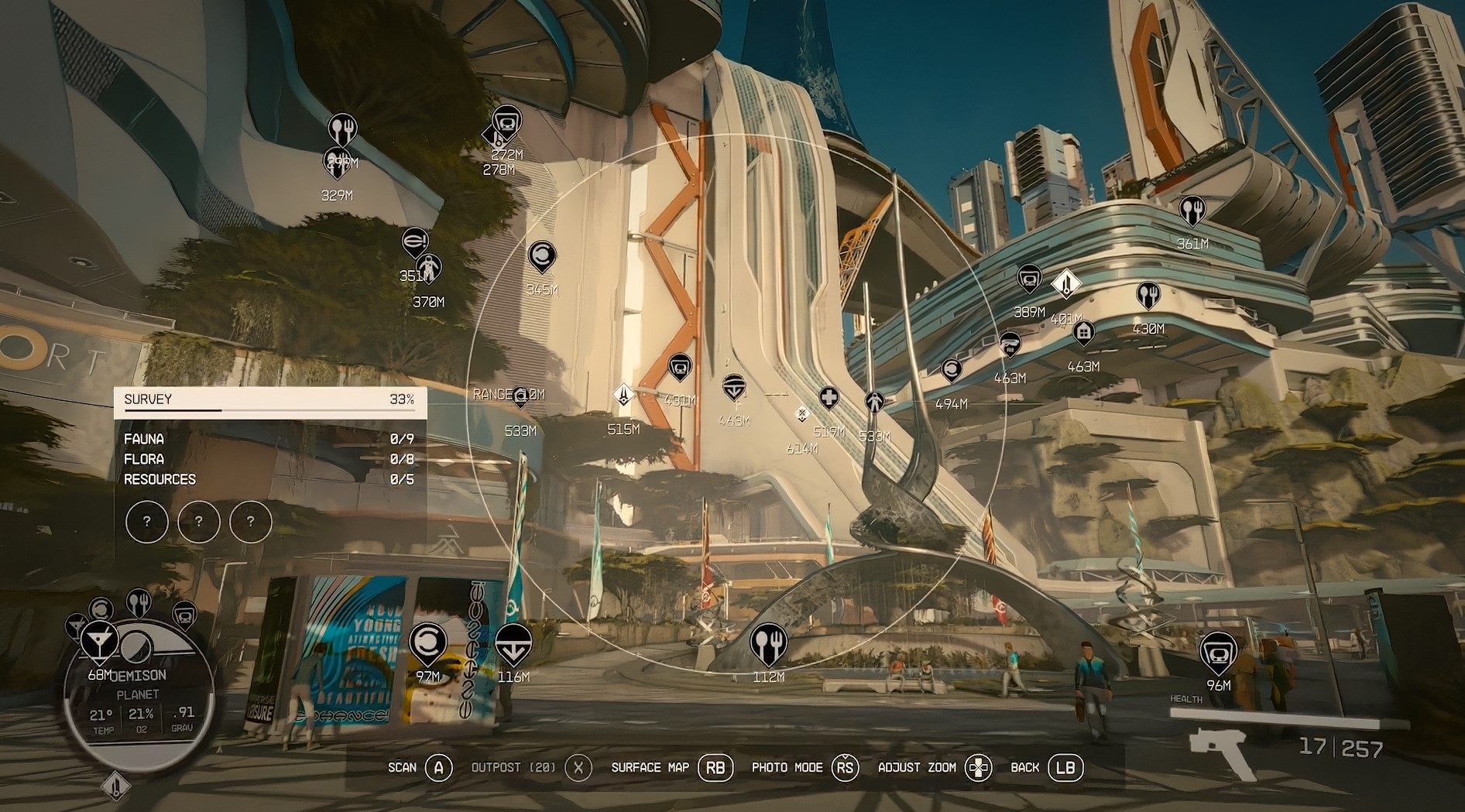Select the medical cross marker at 519M
The image size is (1465, 812).
click(x=829, y=399)
